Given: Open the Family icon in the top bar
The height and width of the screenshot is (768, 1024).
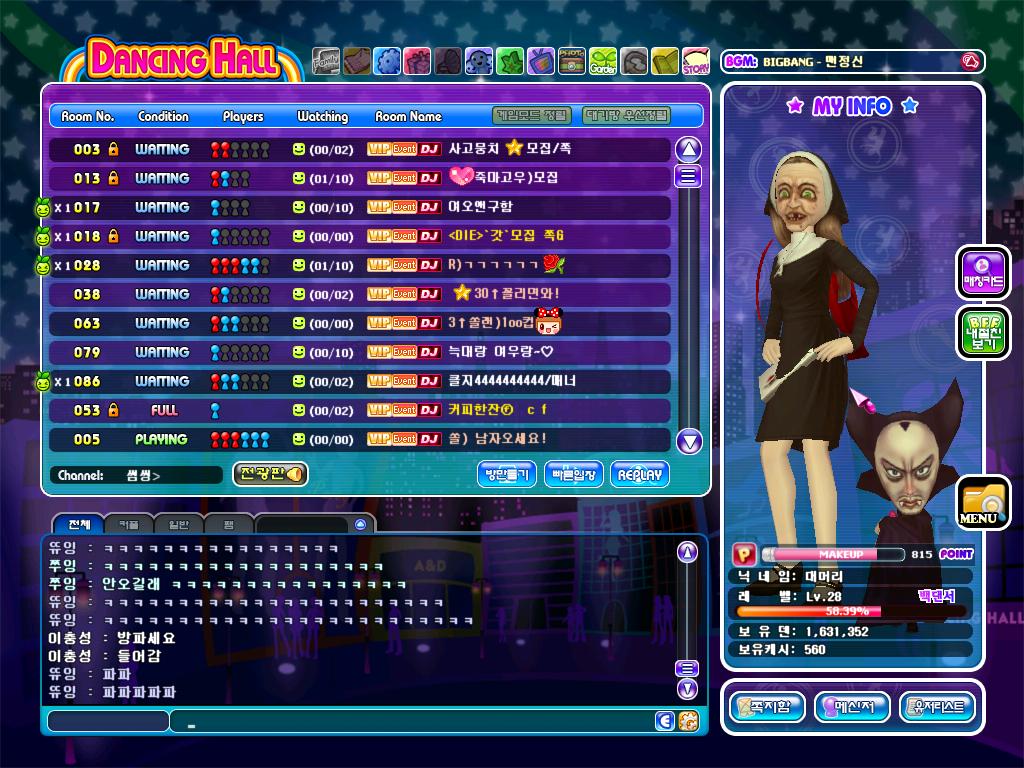Looking at the screenshot, I should coord(326,62).
